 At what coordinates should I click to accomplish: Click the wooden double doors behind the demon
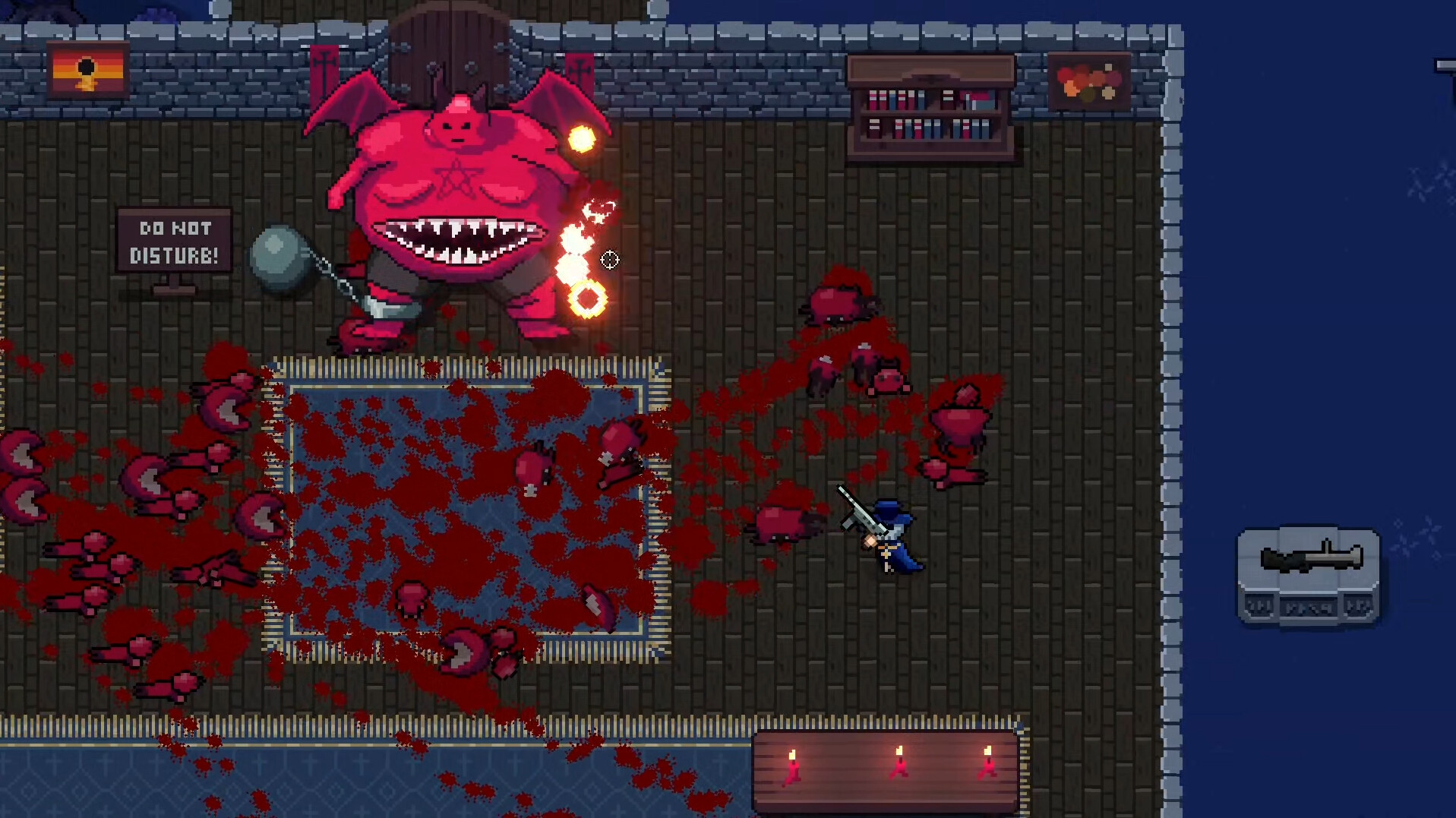[x=448, y=42]
